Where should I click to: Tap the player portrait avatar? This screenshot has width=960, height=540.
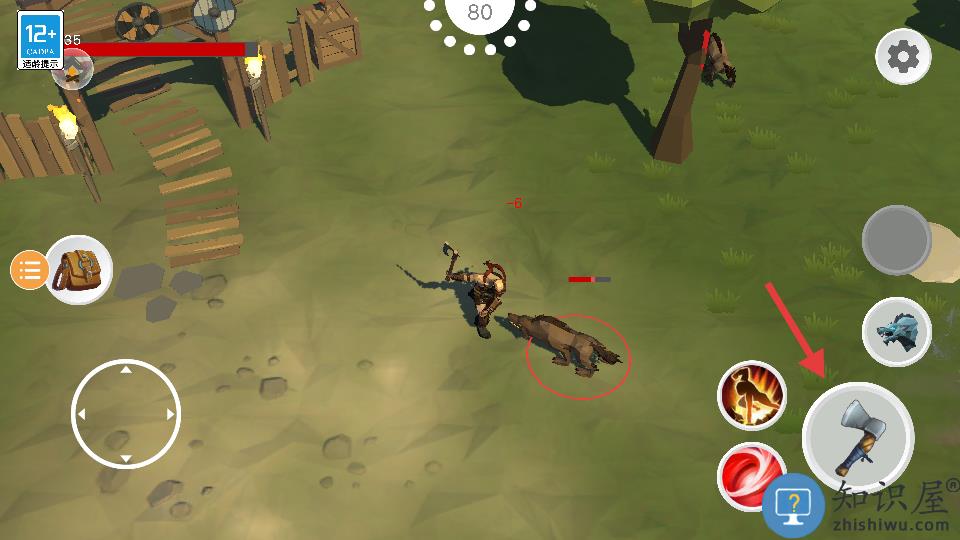73,68
